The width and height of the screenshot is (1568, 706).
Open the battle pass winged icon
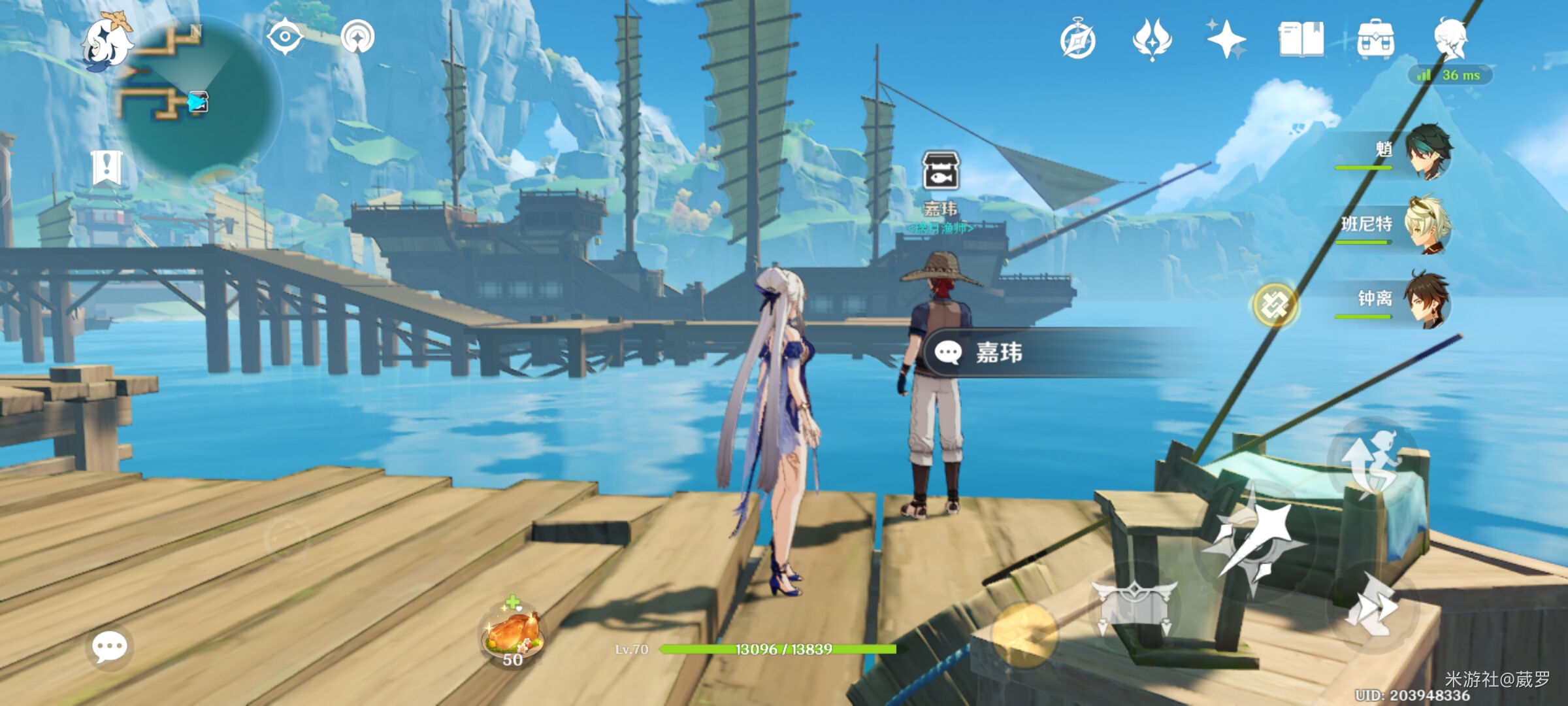(x=1152, y=39)
